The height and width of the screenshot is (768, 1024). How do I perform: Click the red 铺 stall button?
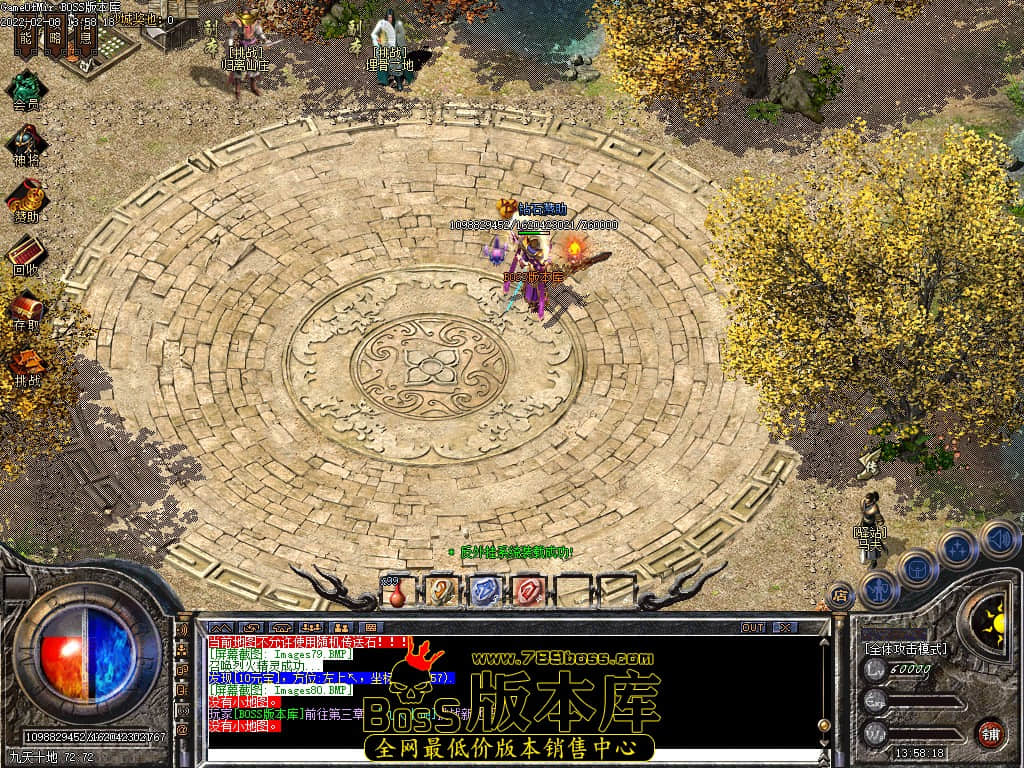click(x=990, y=733)
